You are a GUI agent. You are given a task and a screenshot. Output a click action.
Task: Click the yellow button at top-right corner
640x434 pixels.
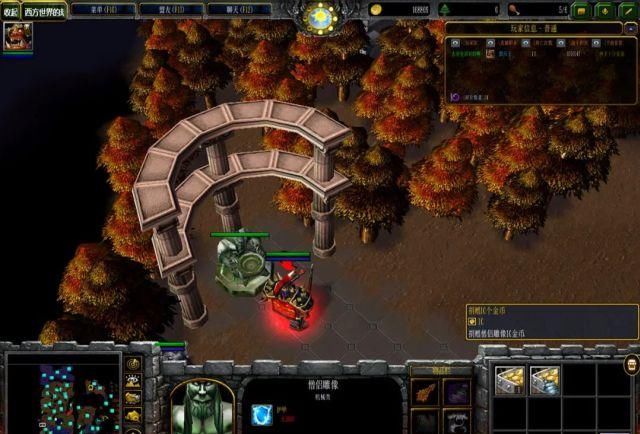tap(579, 10)
